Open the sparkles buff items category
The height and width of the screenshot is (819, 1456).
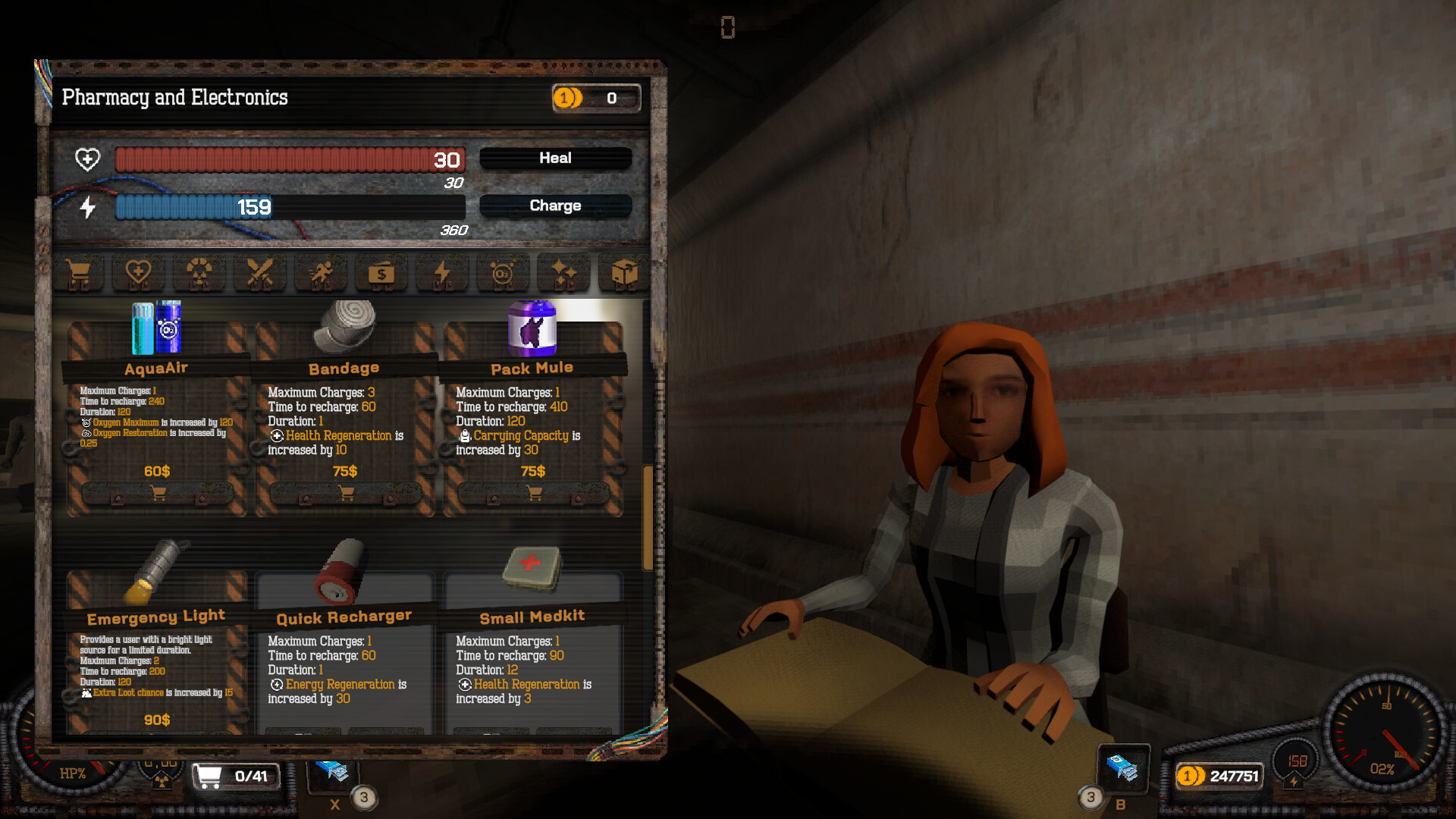click(563, 273)
